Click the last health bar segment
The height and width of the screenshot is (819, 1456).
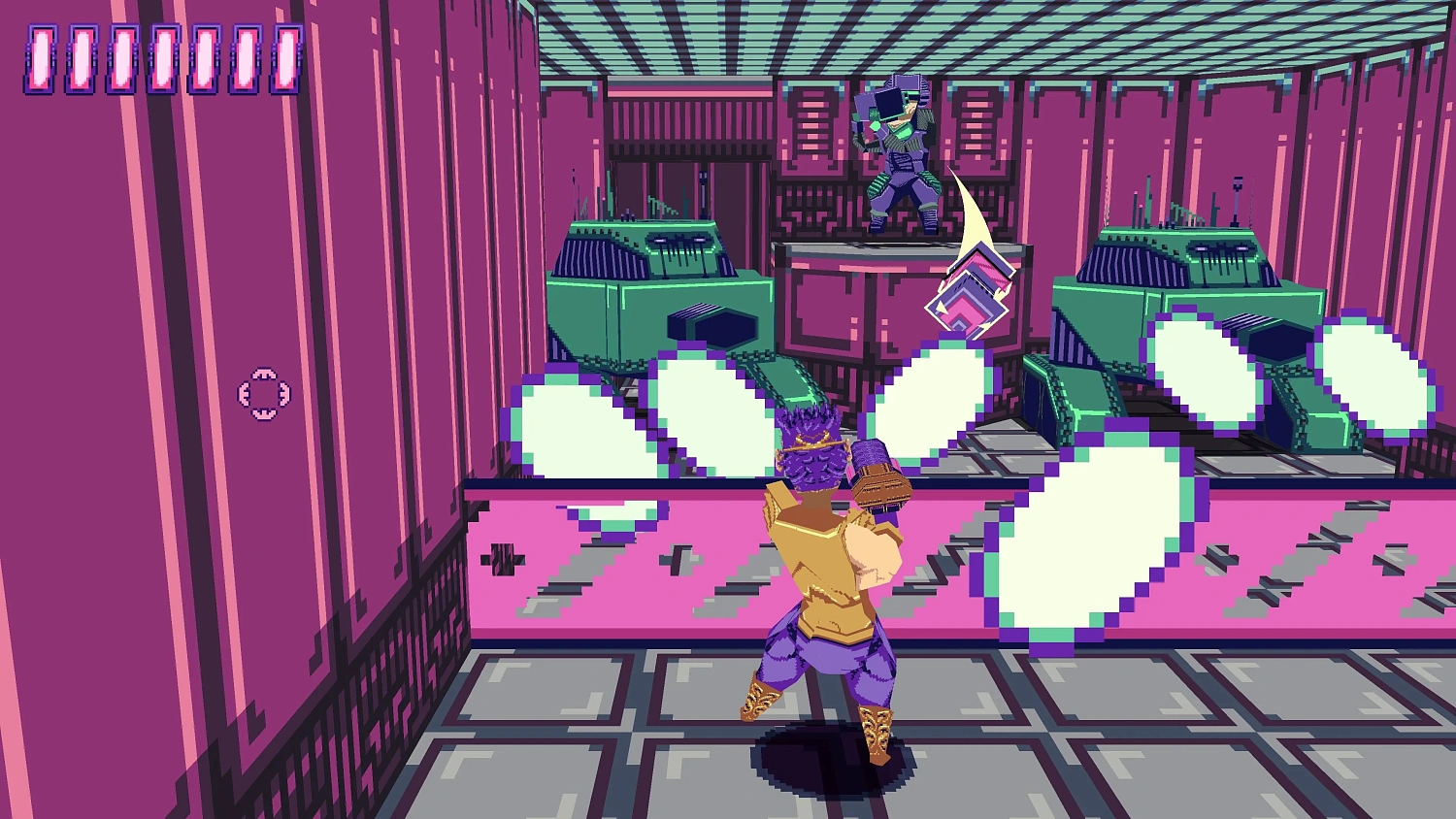tap(286, 58)
